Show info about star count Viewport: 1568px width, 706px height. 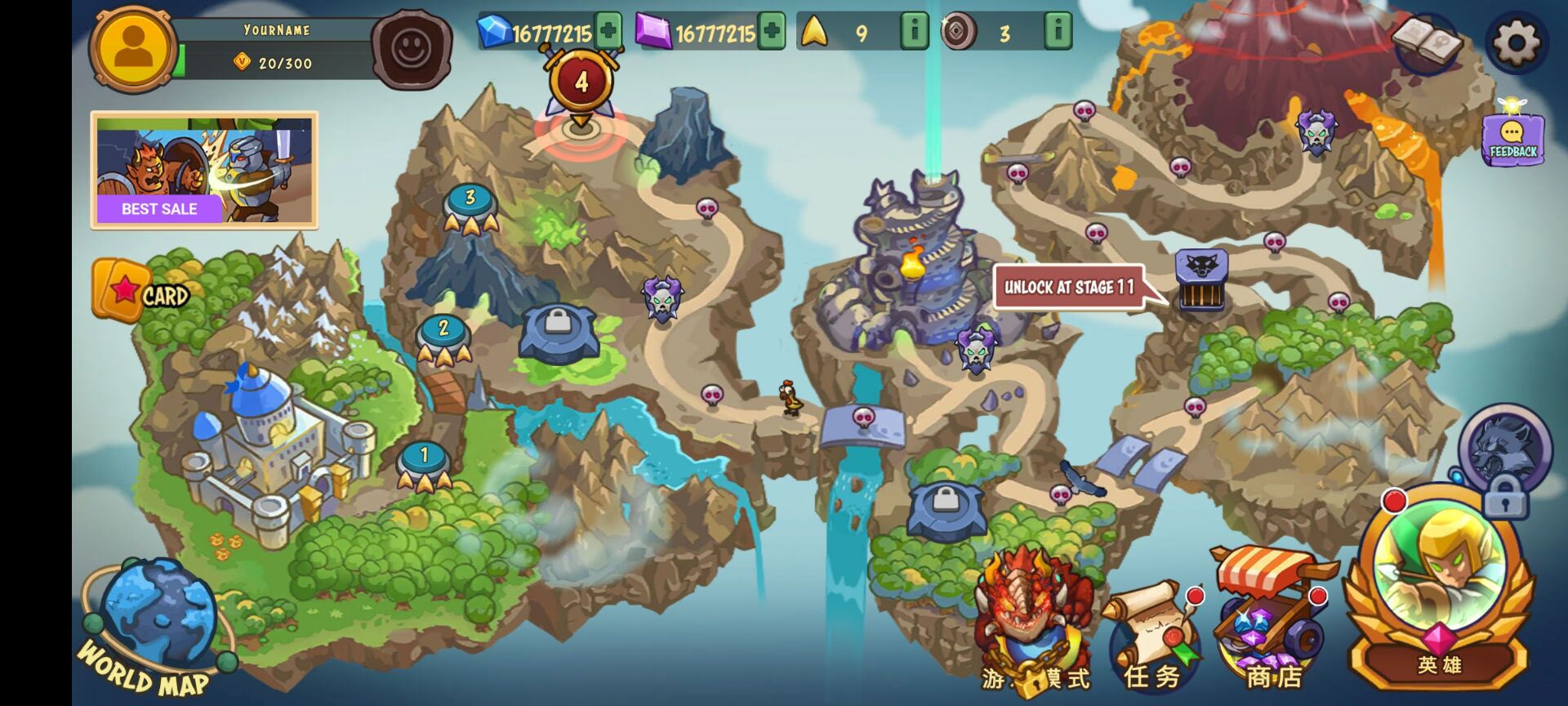(x=914, y=32)
